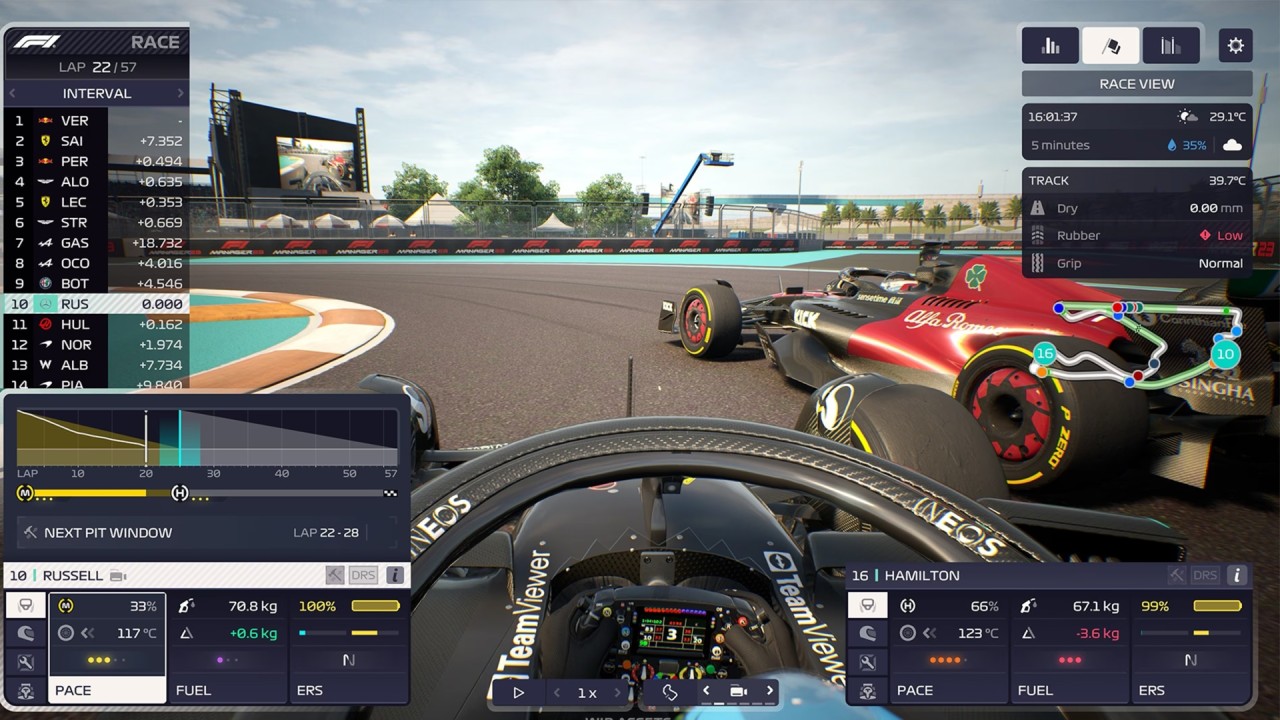Increase the simulation speed from 1x
Screen dimensions: 1280x720
[617, 692]
